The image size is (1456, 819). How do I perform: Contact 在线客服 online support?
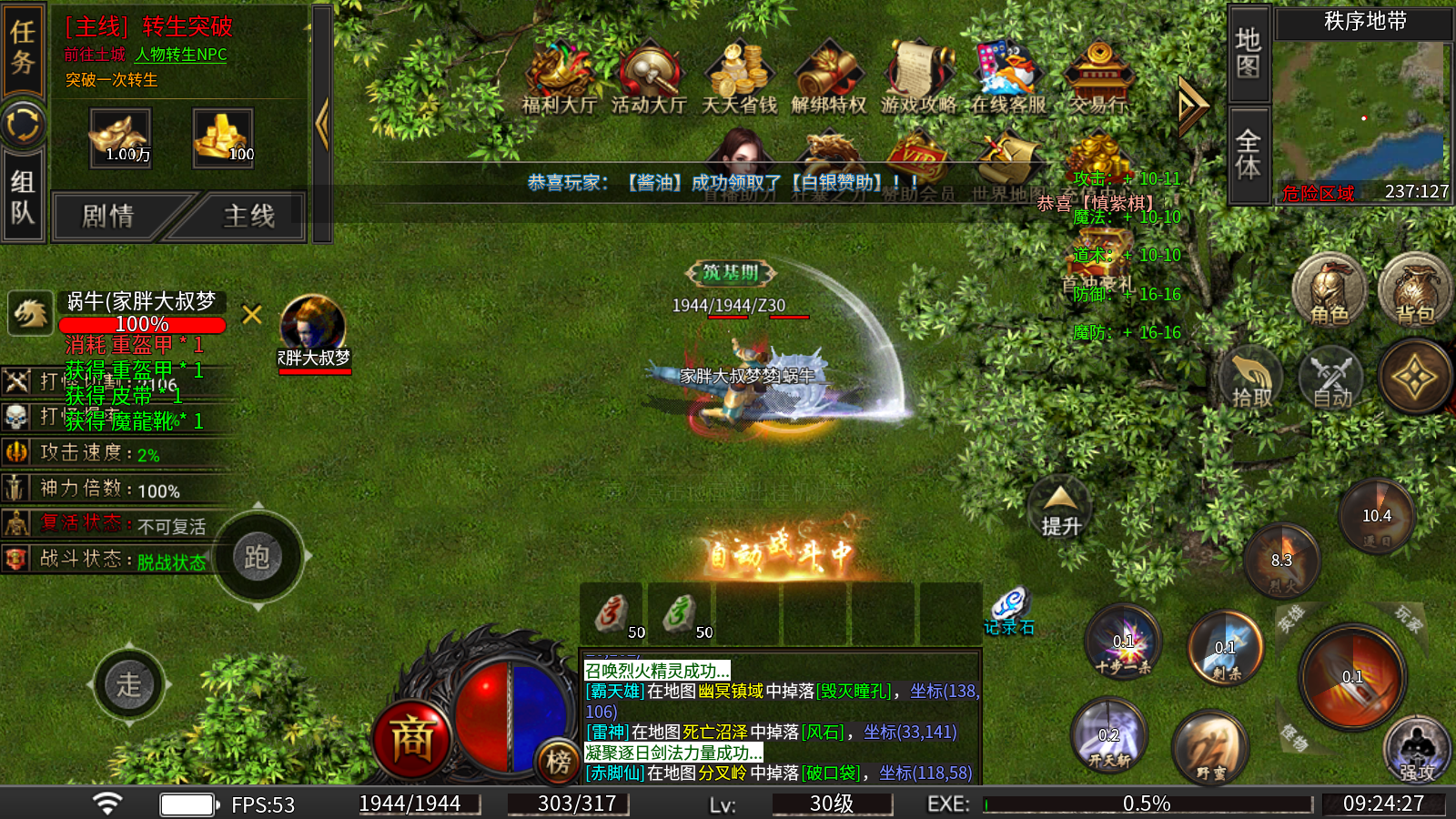click(x=1007, y=77)
